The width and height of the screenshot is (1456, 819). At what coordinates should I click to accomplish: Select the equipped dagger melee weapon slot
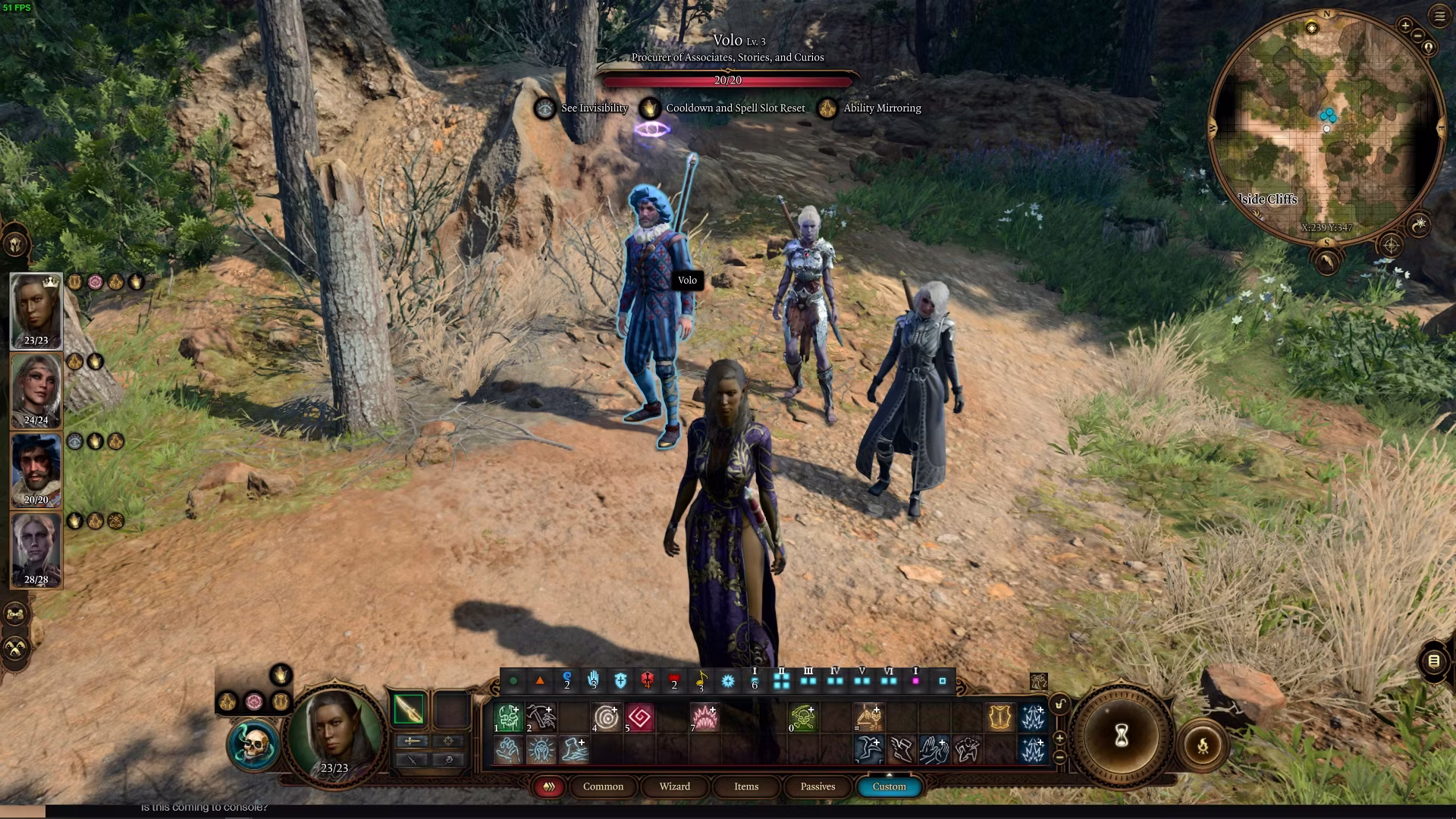408,710
